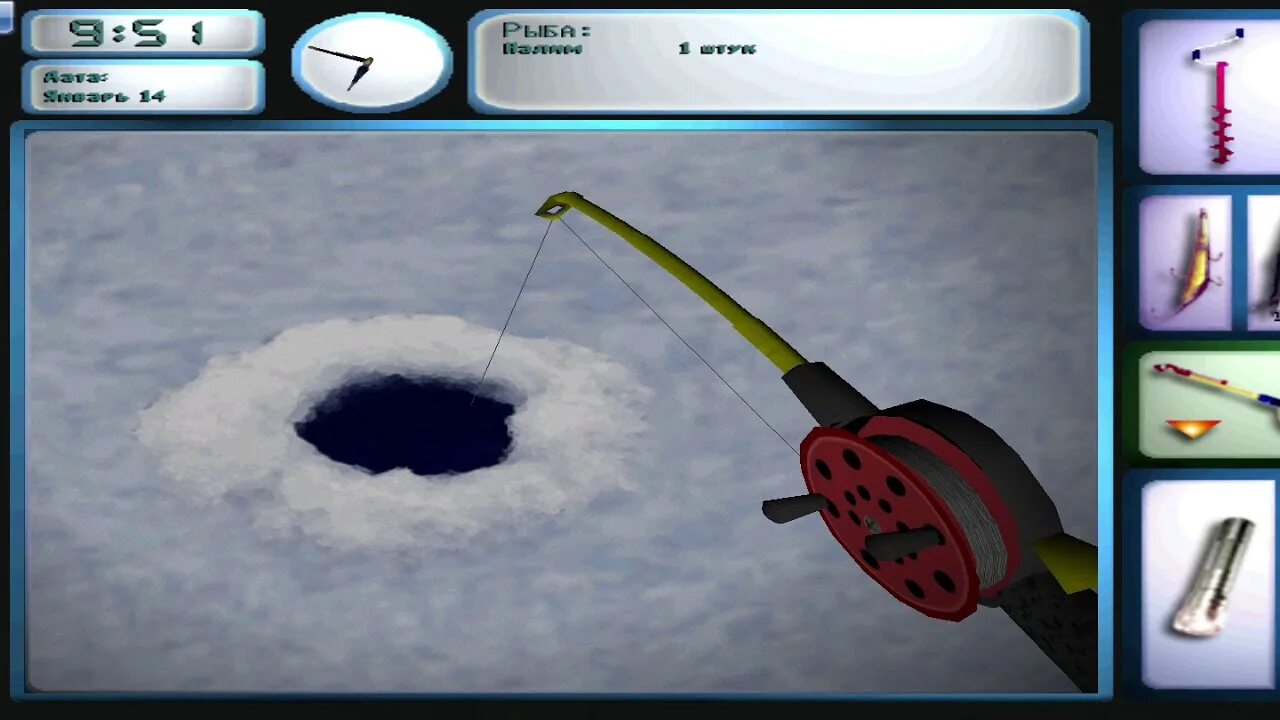Choose the yellow fishing lure

pyautogui.click(x=1186, y=262)
